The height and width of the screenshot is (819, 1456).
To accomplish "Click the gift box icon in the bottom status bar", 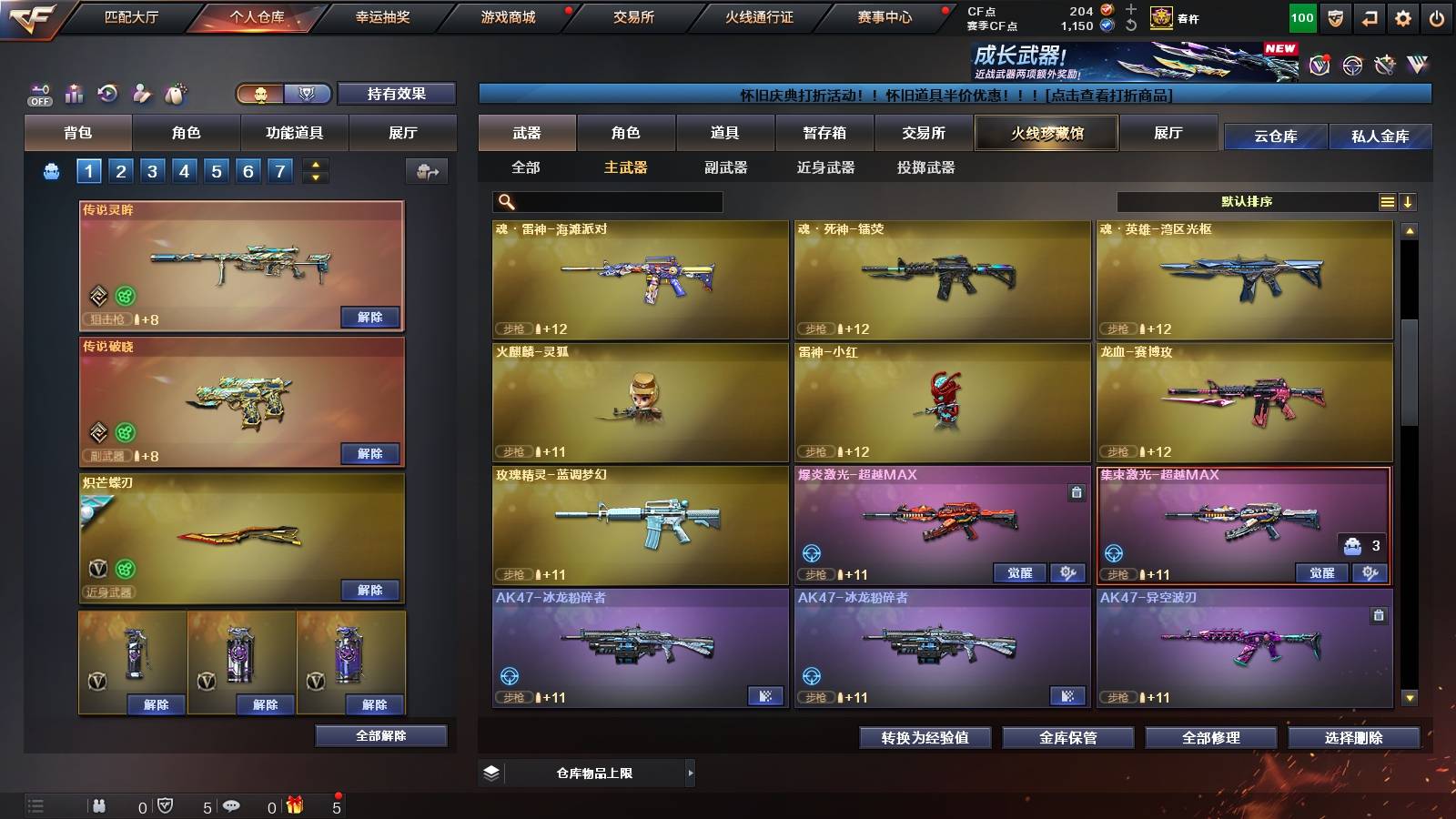I will click(x=293, y=804).
